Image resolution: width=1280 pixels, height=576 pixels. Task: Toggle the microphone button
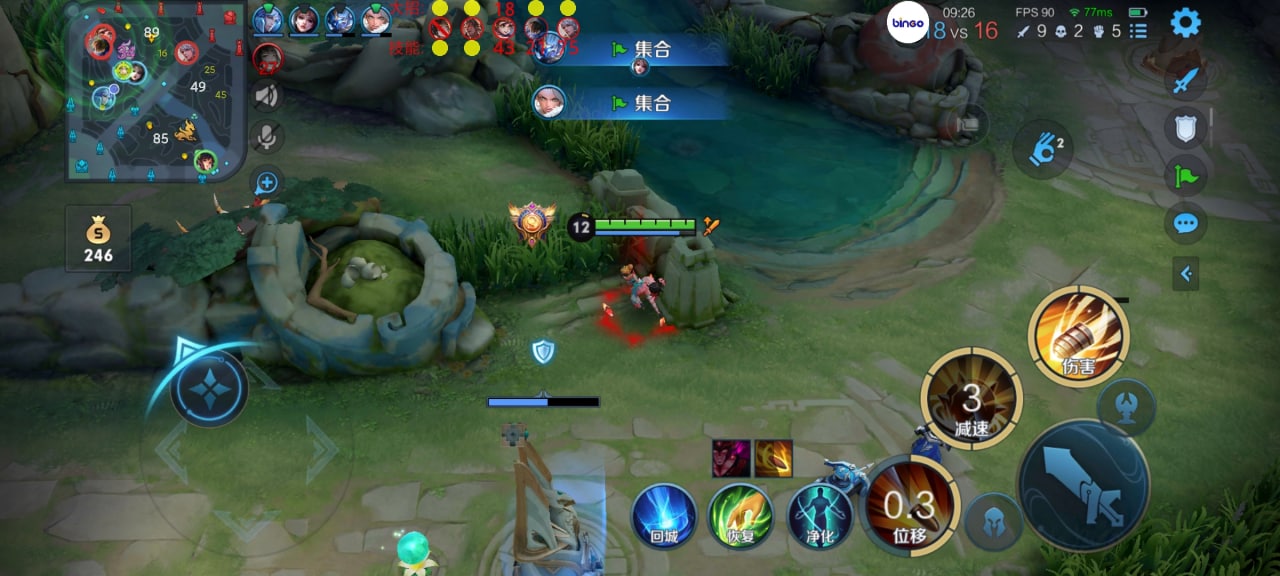pyautogui.click(x=266, y=137)
